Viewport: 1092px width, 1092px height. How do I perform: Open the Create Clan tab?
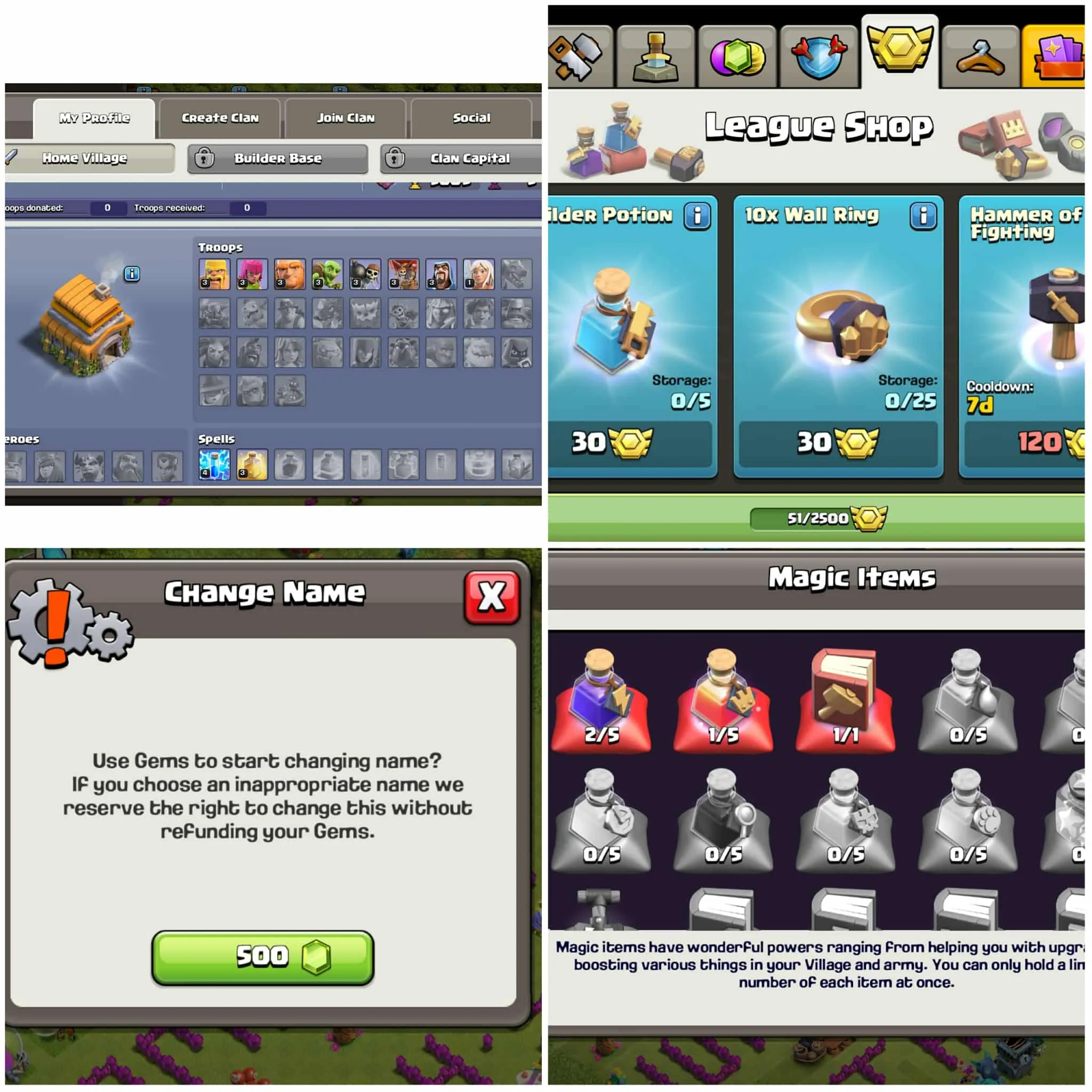click(x=219, y=117)
